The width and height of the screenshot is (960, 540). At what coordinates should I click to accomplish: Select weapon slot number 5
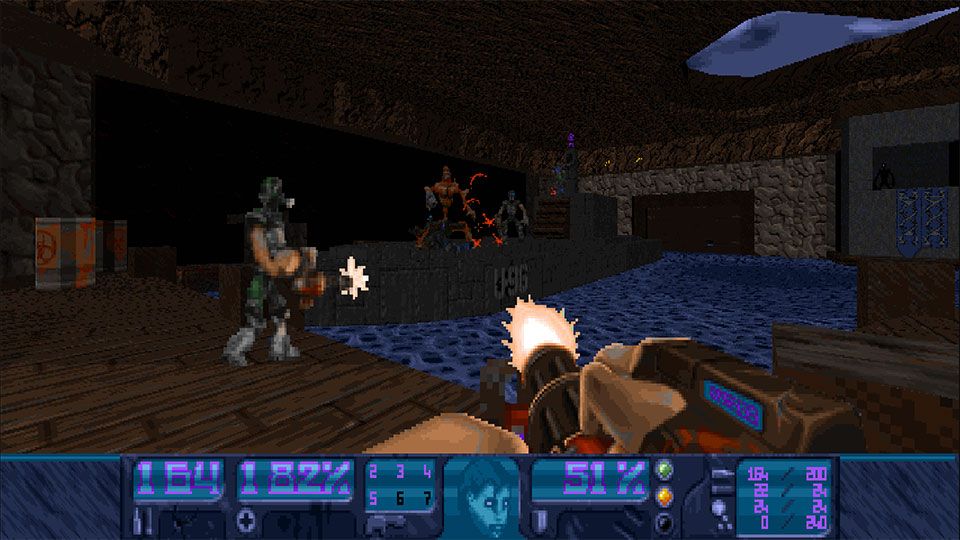click(x=374, y=497)
